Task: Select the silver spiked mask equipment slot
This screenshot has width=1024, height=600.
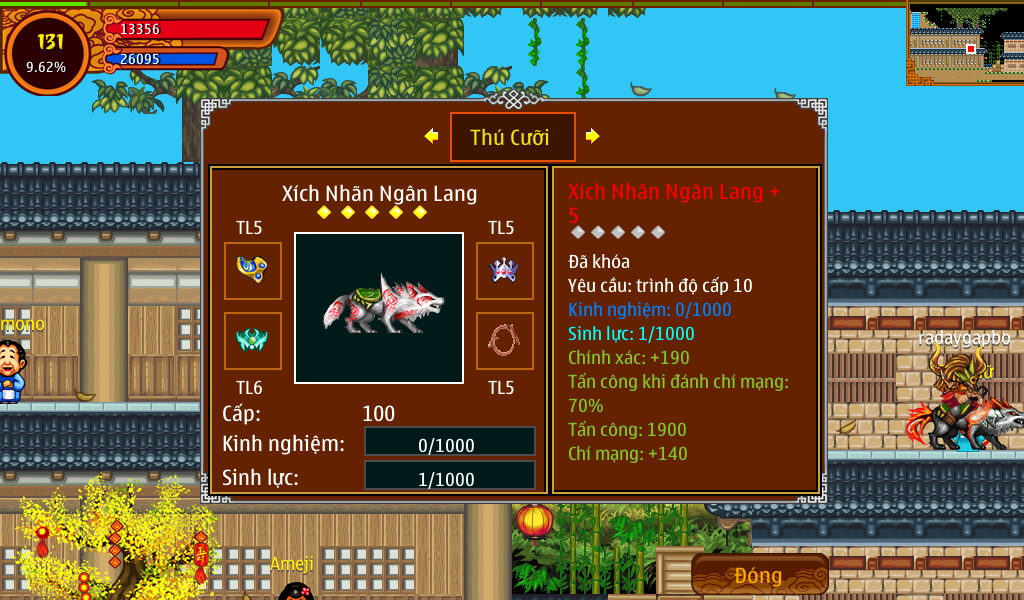Action: [x=504, y=270]
